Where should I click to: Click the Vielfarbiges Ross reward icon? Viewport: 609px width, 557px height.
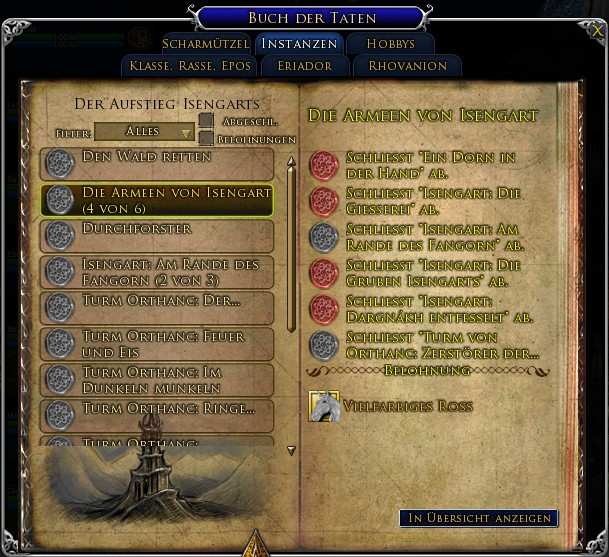coord(324,406)
